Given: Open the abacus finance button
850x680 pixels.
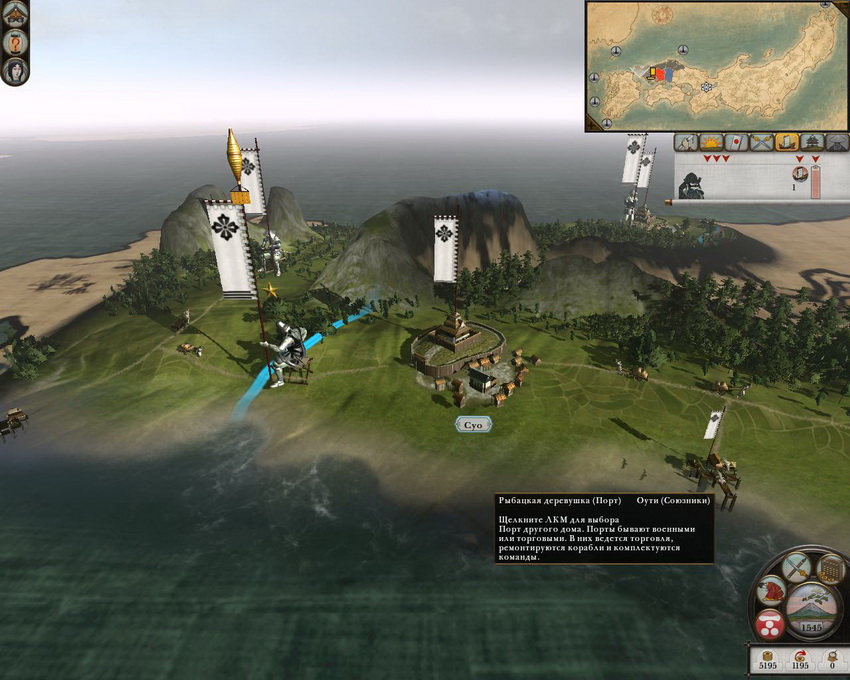Looking at the screenshot, I should (829, 570).
